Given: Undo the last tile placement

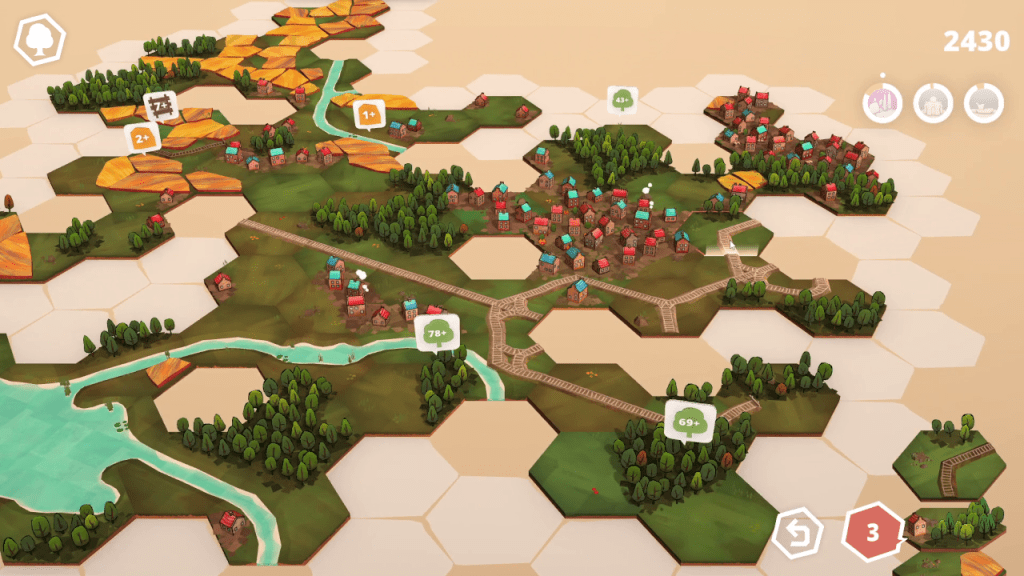Looking at the screenshot, I should tap(798, 533).
